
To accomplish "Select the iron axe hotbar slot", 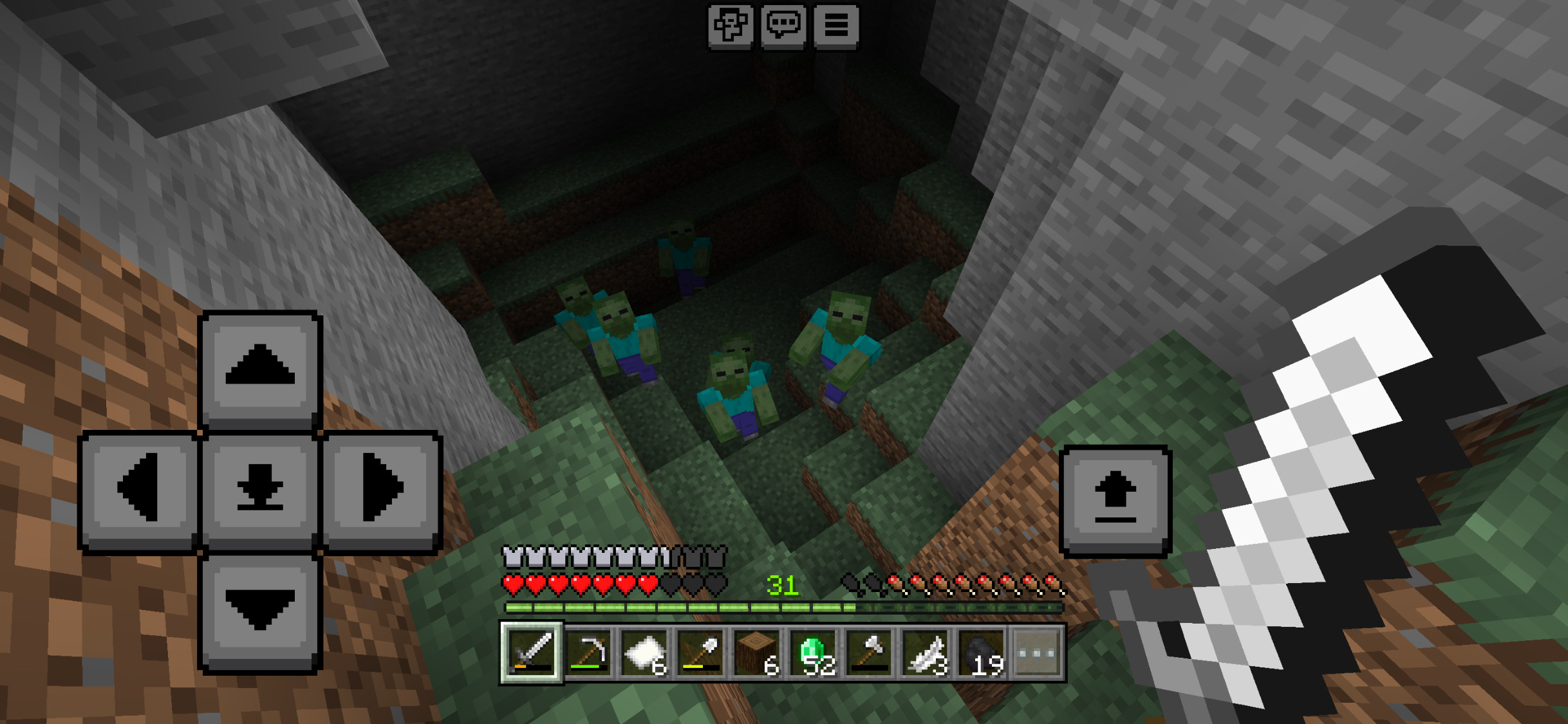I will point(870,653).
